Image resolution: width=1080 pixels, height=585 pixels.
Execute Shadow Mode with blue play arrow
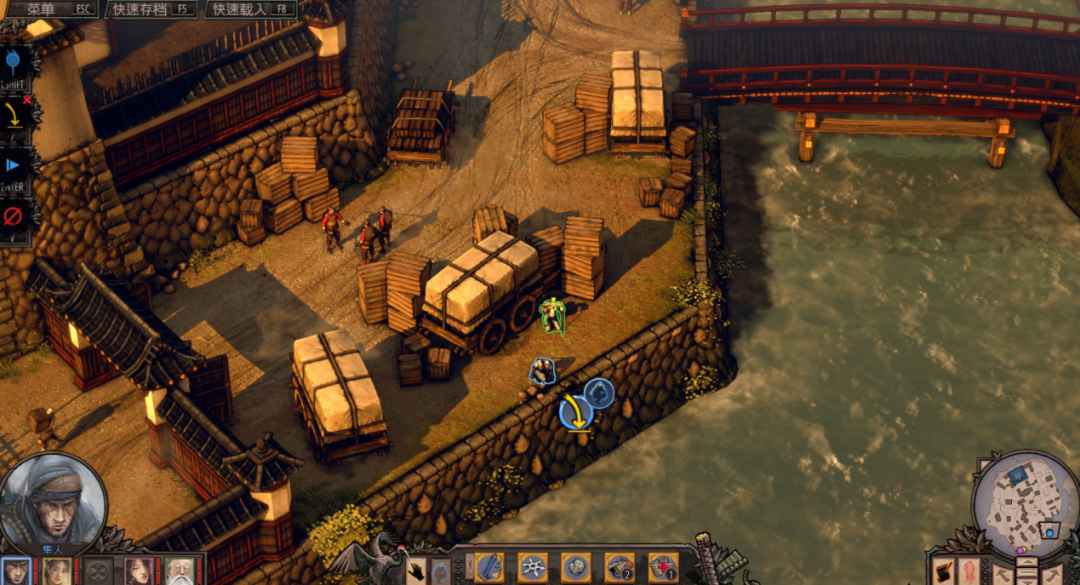point(14,165)
